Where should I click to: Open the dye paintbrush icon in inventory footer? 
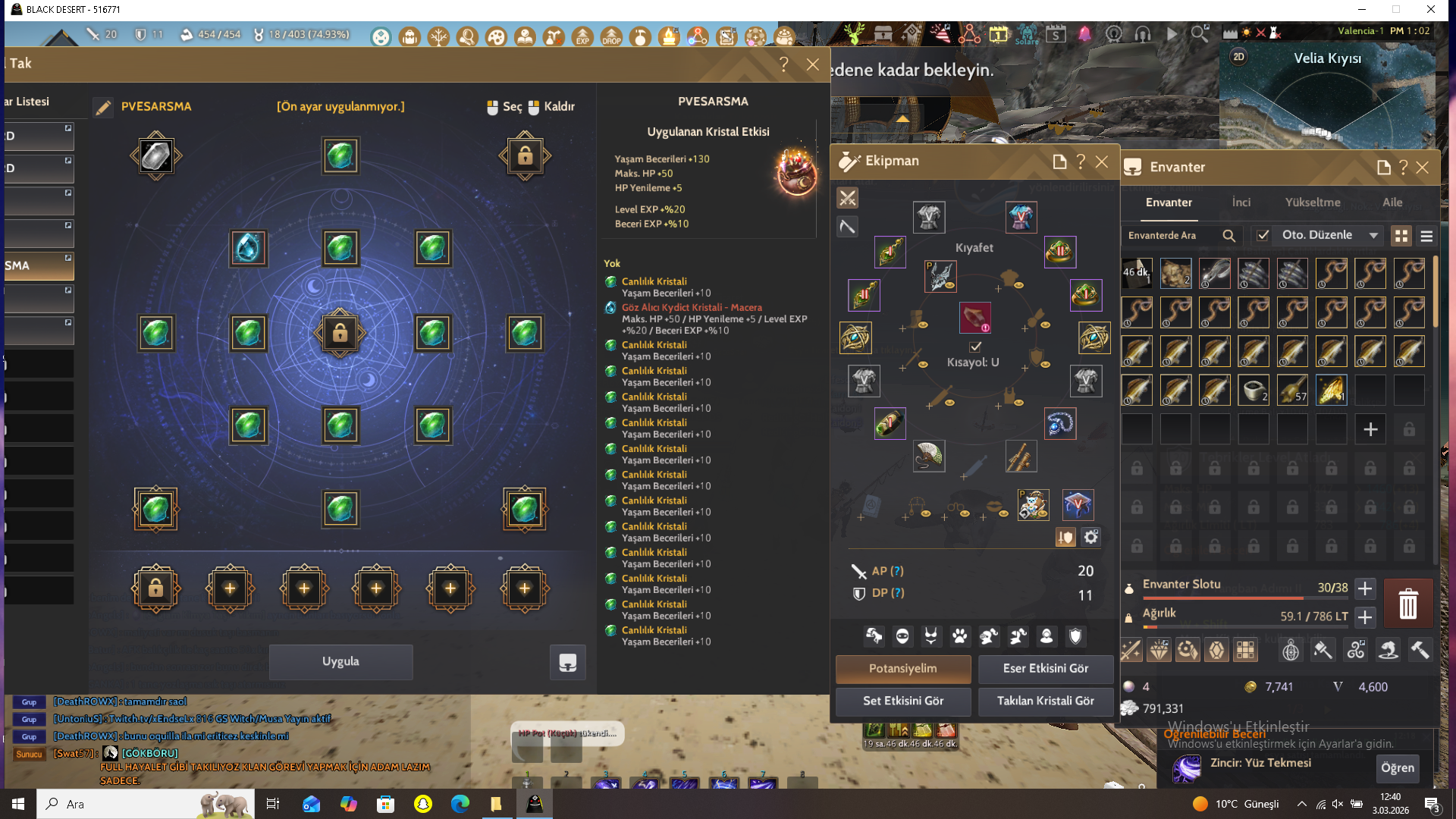pos(1323,650)
